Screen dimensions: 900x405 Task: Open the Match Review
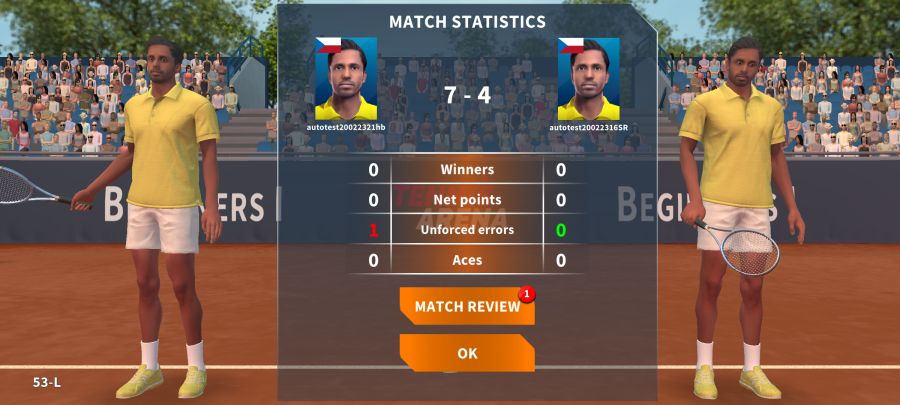(467, 307)
